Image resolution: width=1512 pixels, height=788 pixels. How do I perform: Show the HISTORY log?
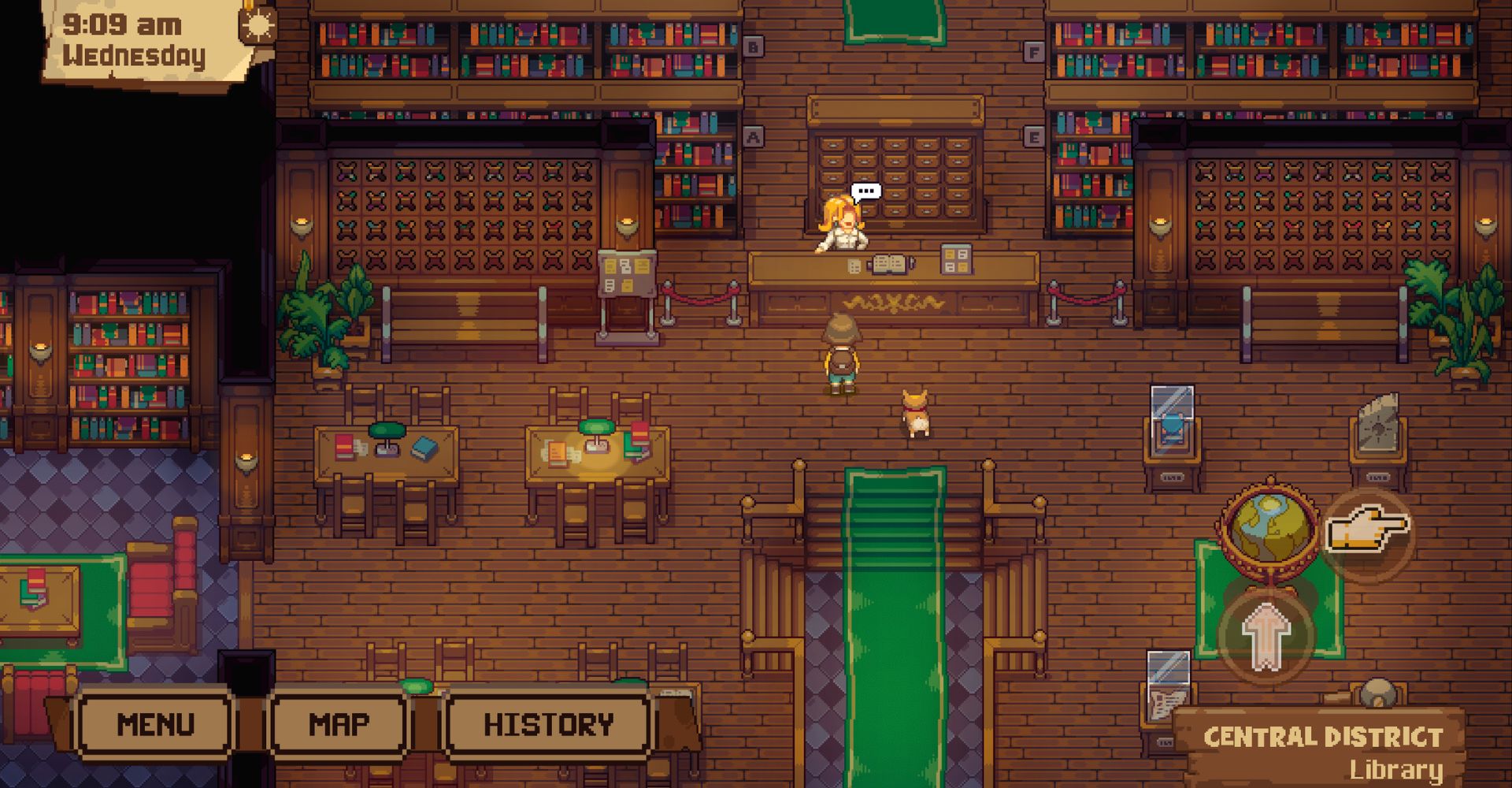(x=548, y=724)
